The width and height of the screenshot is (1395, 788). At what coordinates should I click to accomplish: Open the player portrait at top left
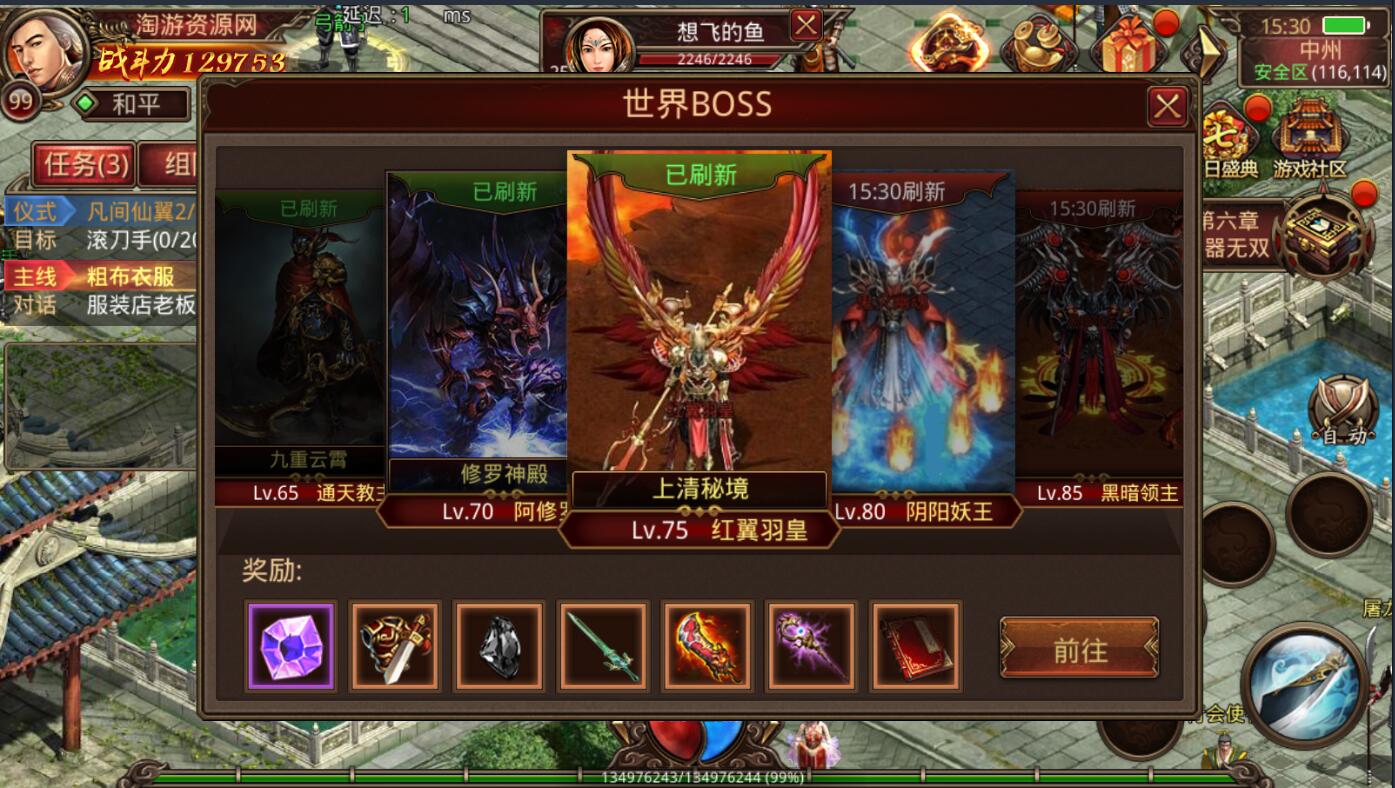click(45, 50)
